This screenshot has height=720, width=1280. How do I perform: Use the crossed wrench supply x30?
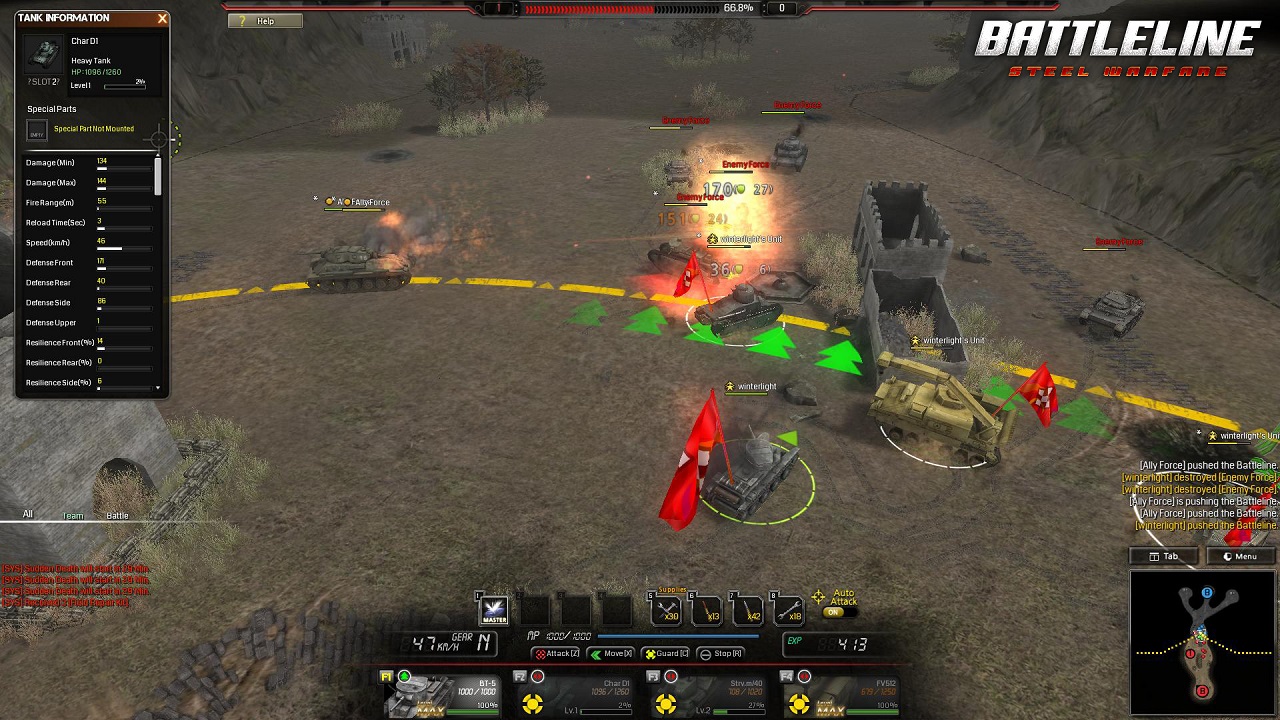(666, 609)
